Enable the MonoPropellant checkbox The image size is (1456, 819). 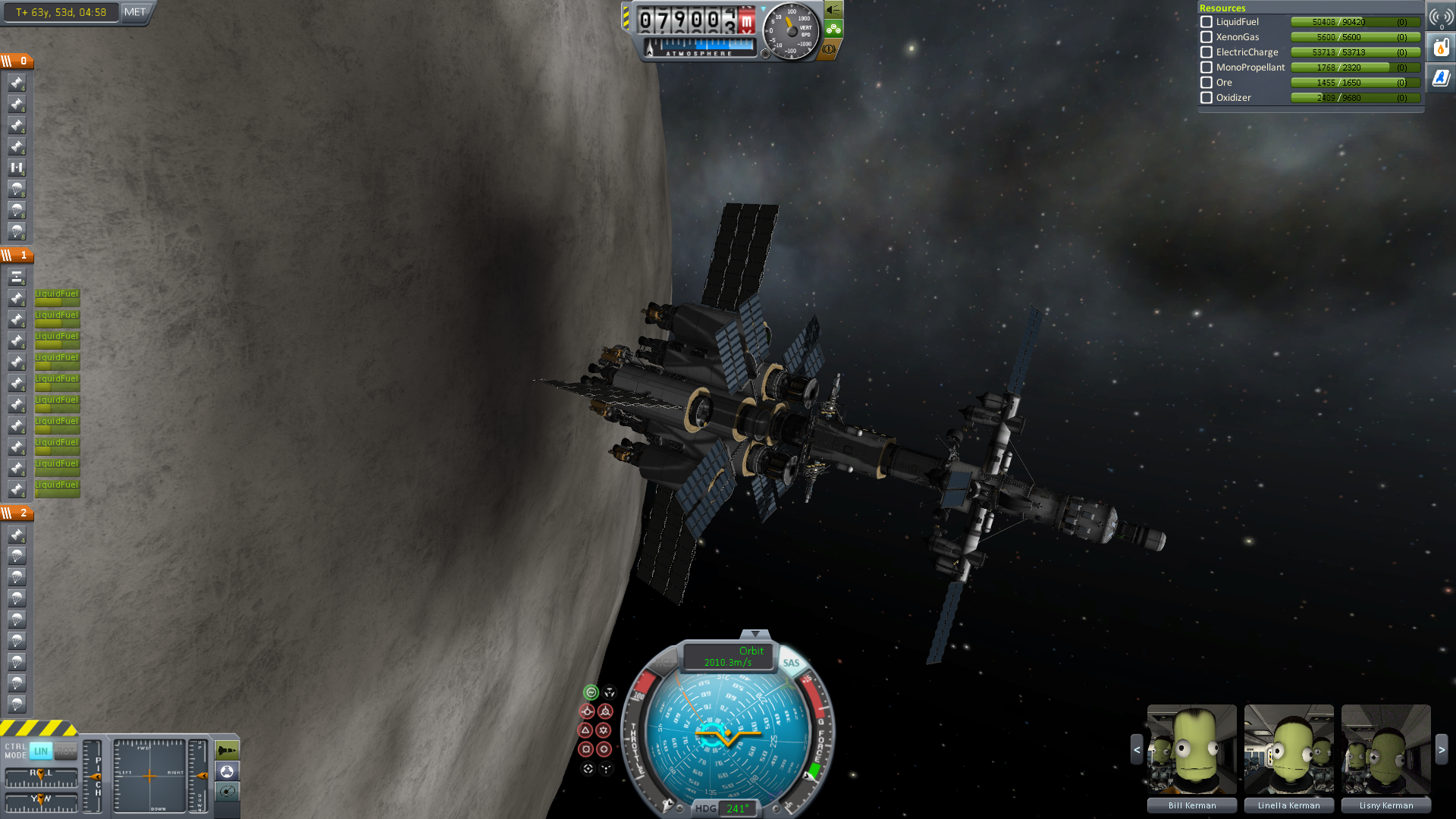[x=1207, y=67]
